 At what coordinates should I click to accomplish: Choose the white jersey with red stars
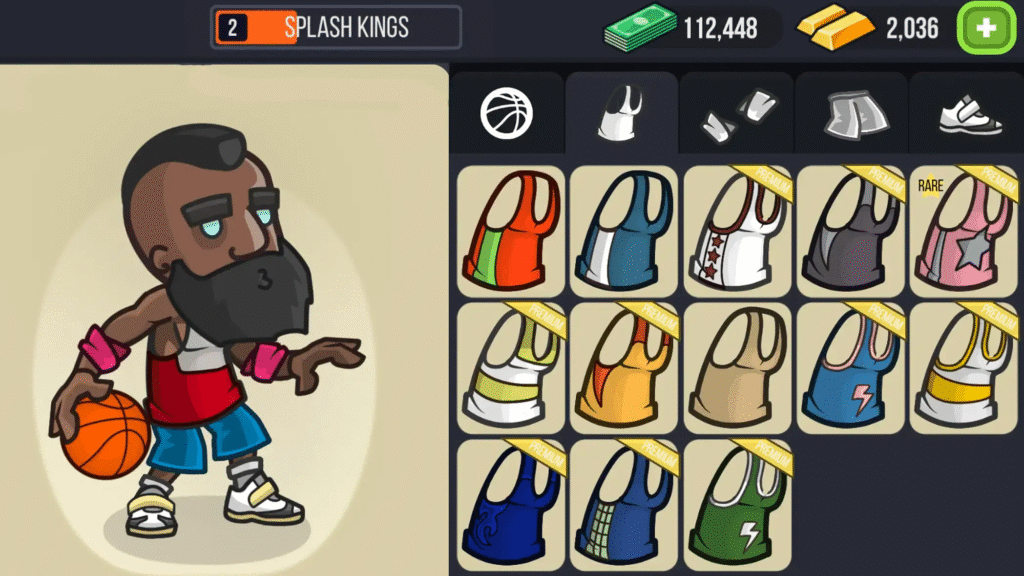[x=737, y=230]
